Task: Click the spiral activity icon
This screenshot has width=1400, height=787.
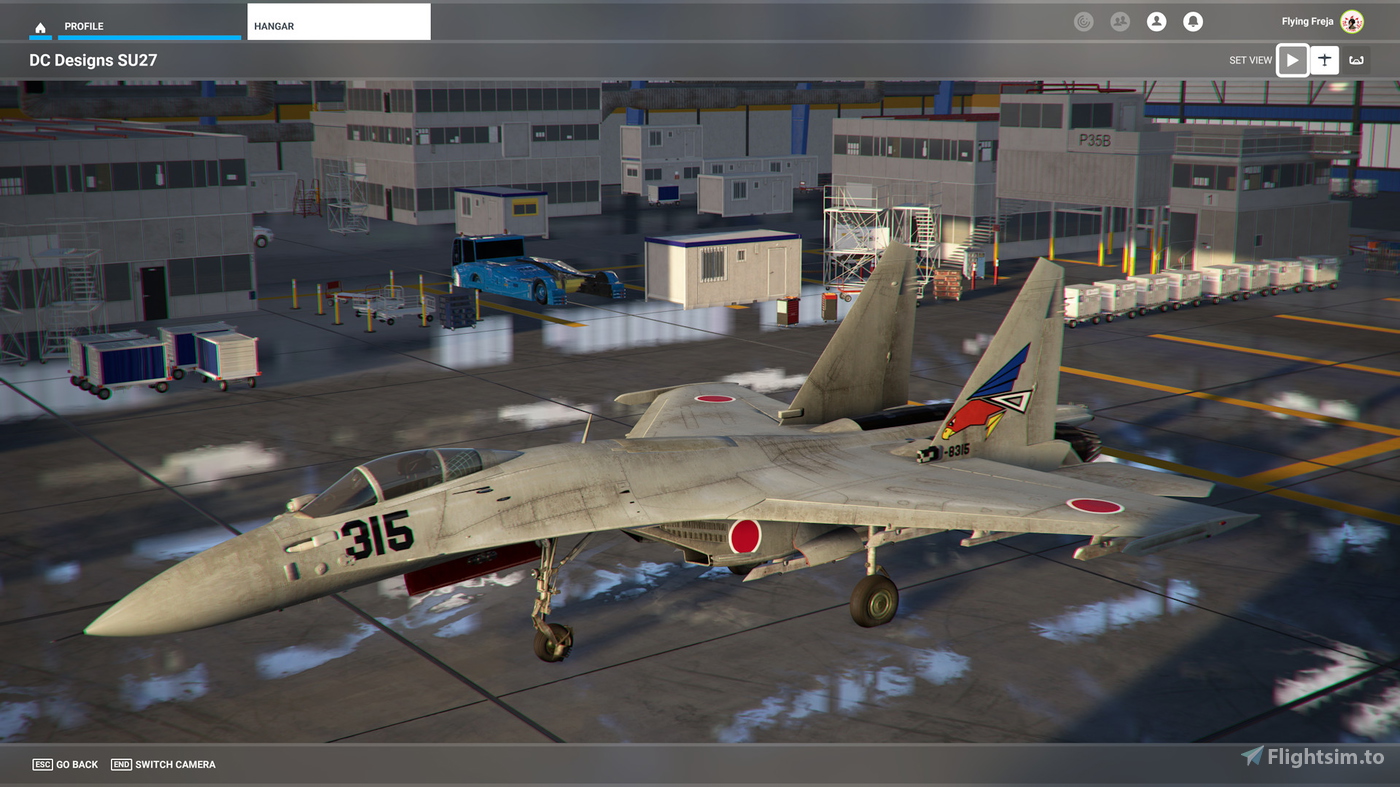Action: point(1084,21)
